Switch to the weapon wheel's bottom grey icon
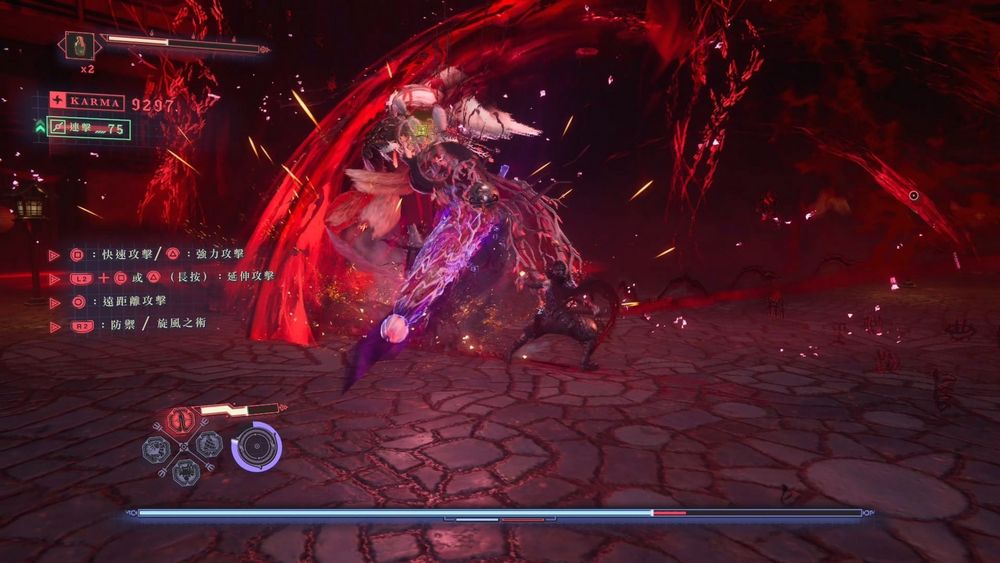The width and height of the screenshot is (1000, 563). tap(184, 471)
